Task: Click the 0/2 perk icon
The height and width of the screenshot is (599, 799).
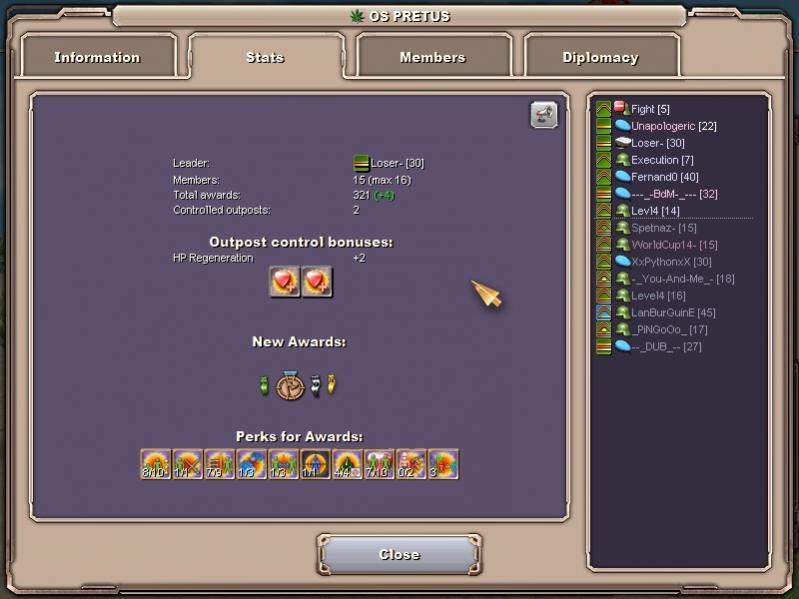Action: pyautogui.click(x=411, y=464)
